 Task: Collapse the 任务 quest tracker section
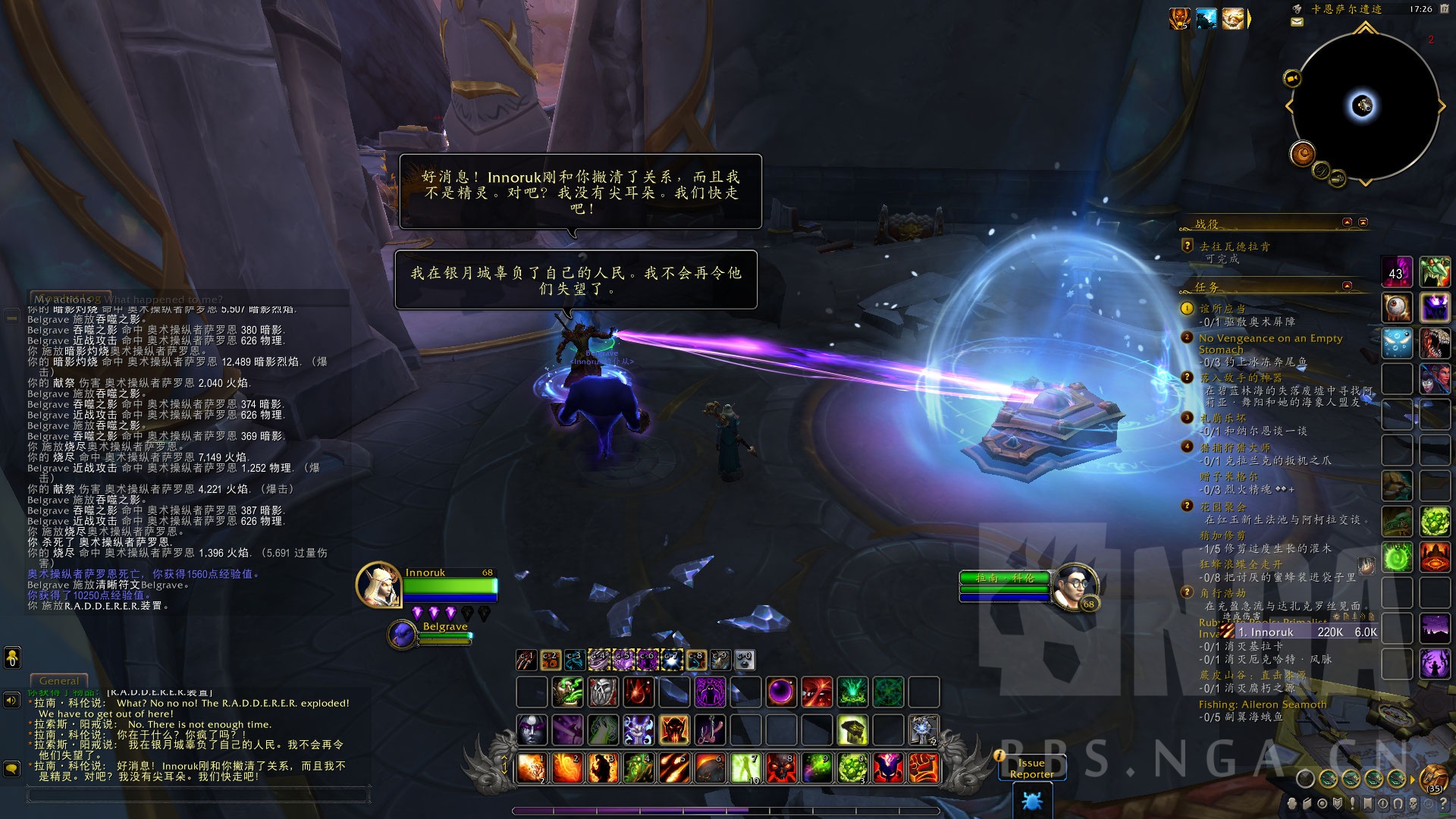[x=1347, y=286]
